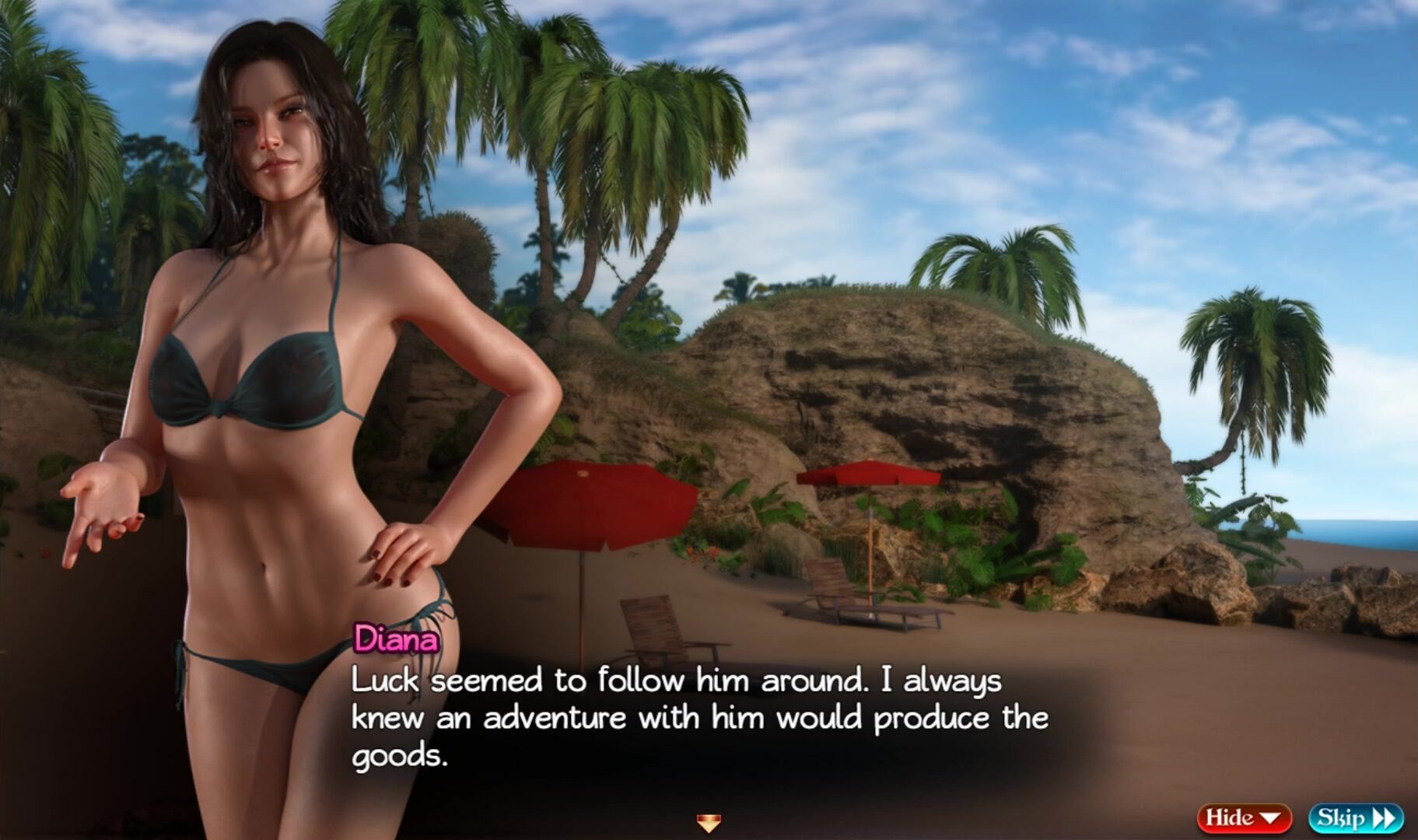Hide the dialogue box

pos(1243,818)
